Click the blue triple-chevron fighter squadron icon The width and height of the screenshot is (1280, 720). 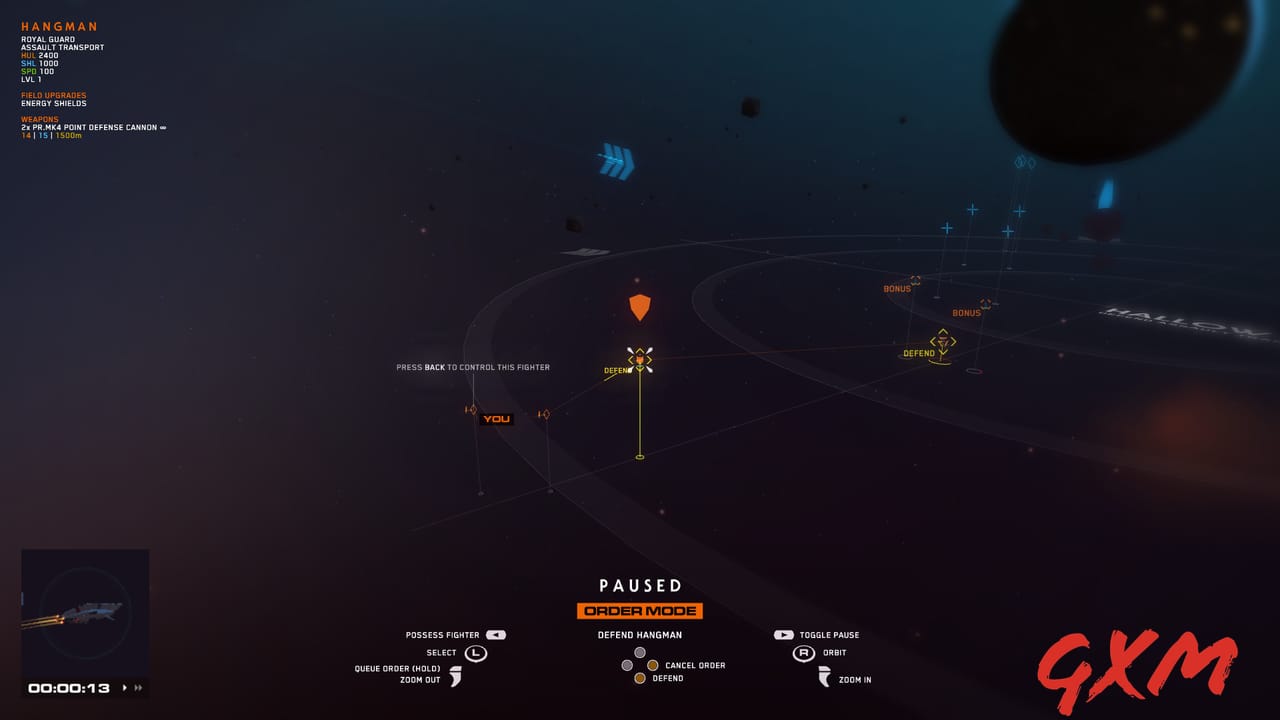617,160
